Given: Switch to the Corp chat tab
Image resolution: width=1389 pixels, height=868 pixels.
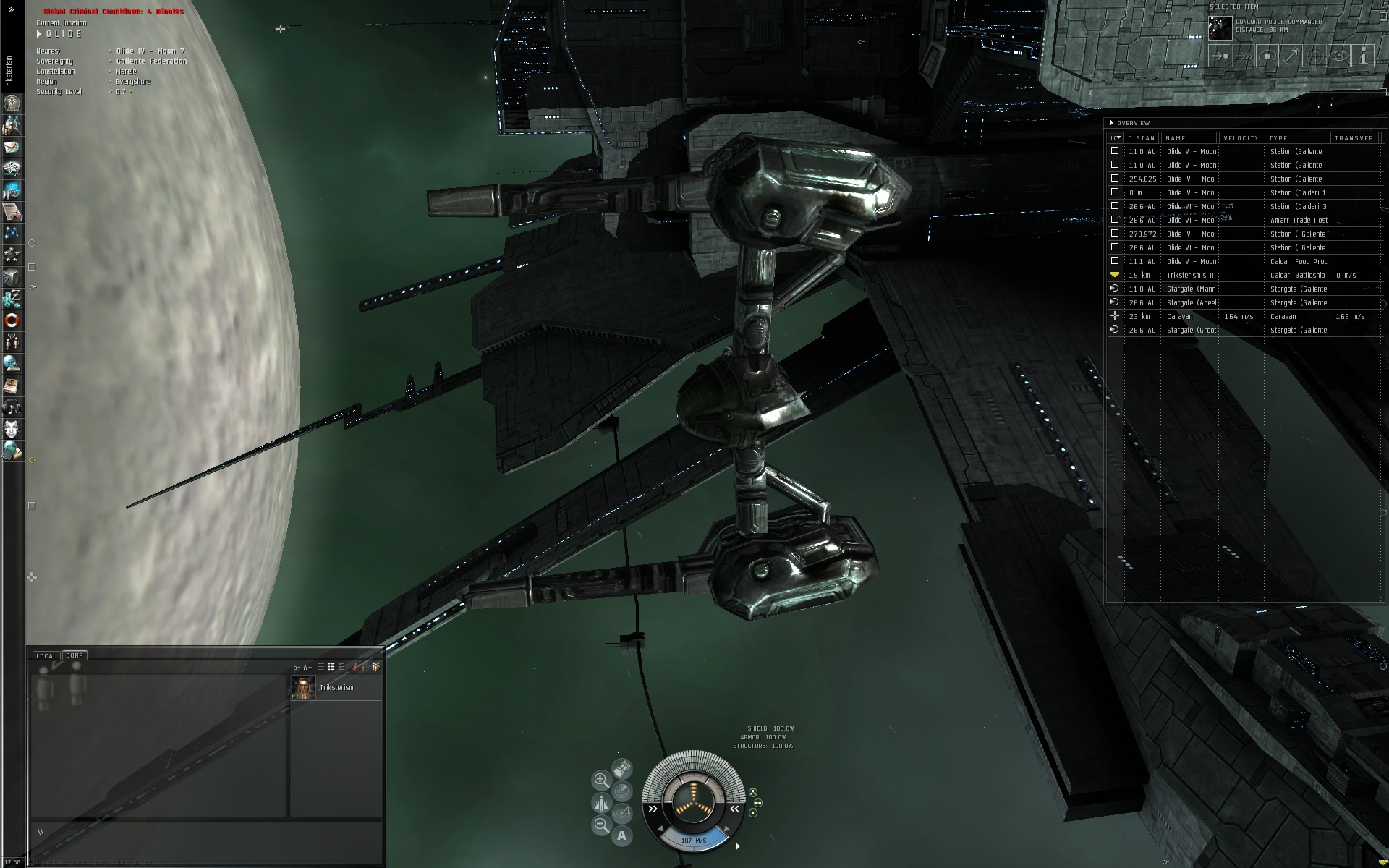Looking at the screenshot, I should (75, 655).
